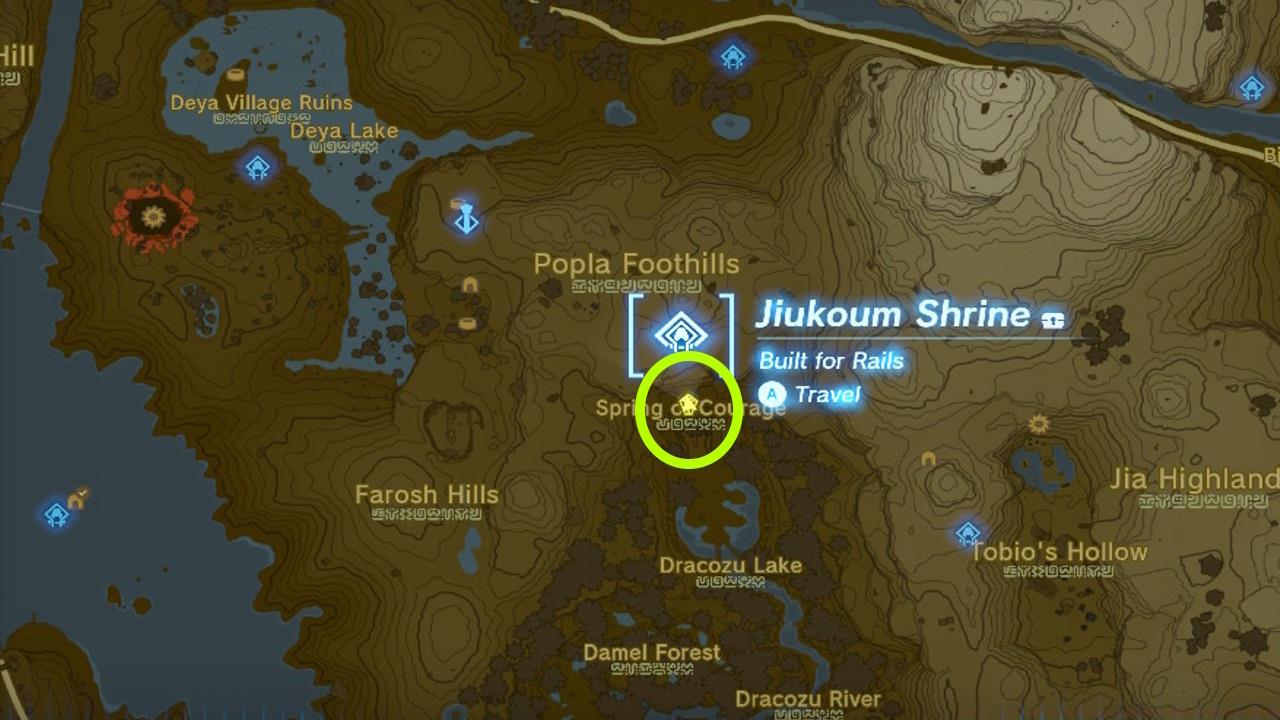1280x720 pixels.
Task: Click the cave entrance icon near Jia Highlands
Action: click(927, 460)
